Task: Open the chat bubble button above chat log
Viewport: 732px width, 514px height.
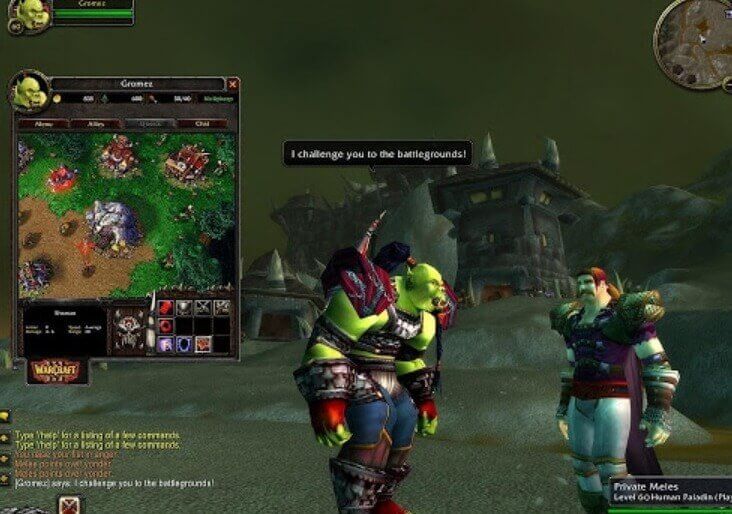Action: 6,415
